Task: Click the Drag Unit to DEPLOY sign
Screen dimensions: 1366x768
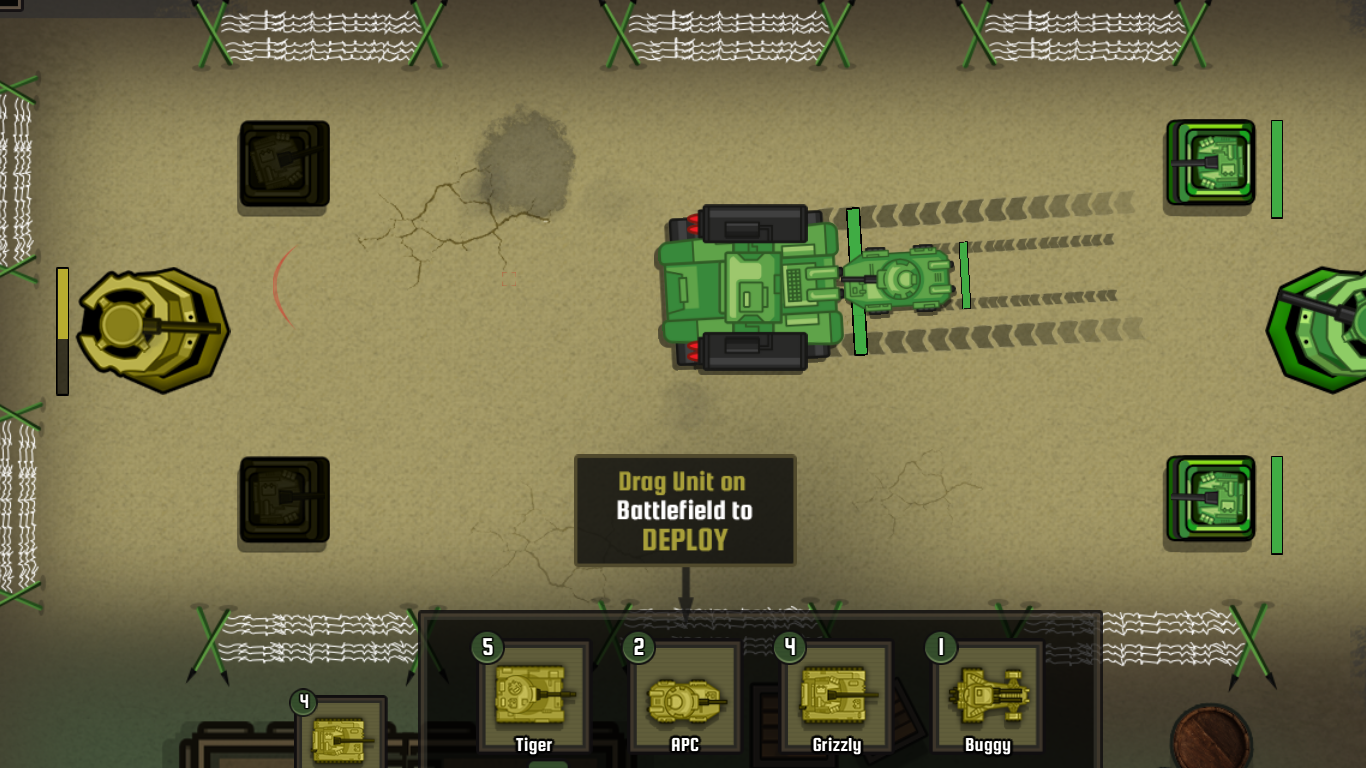Action: (684, 510)
